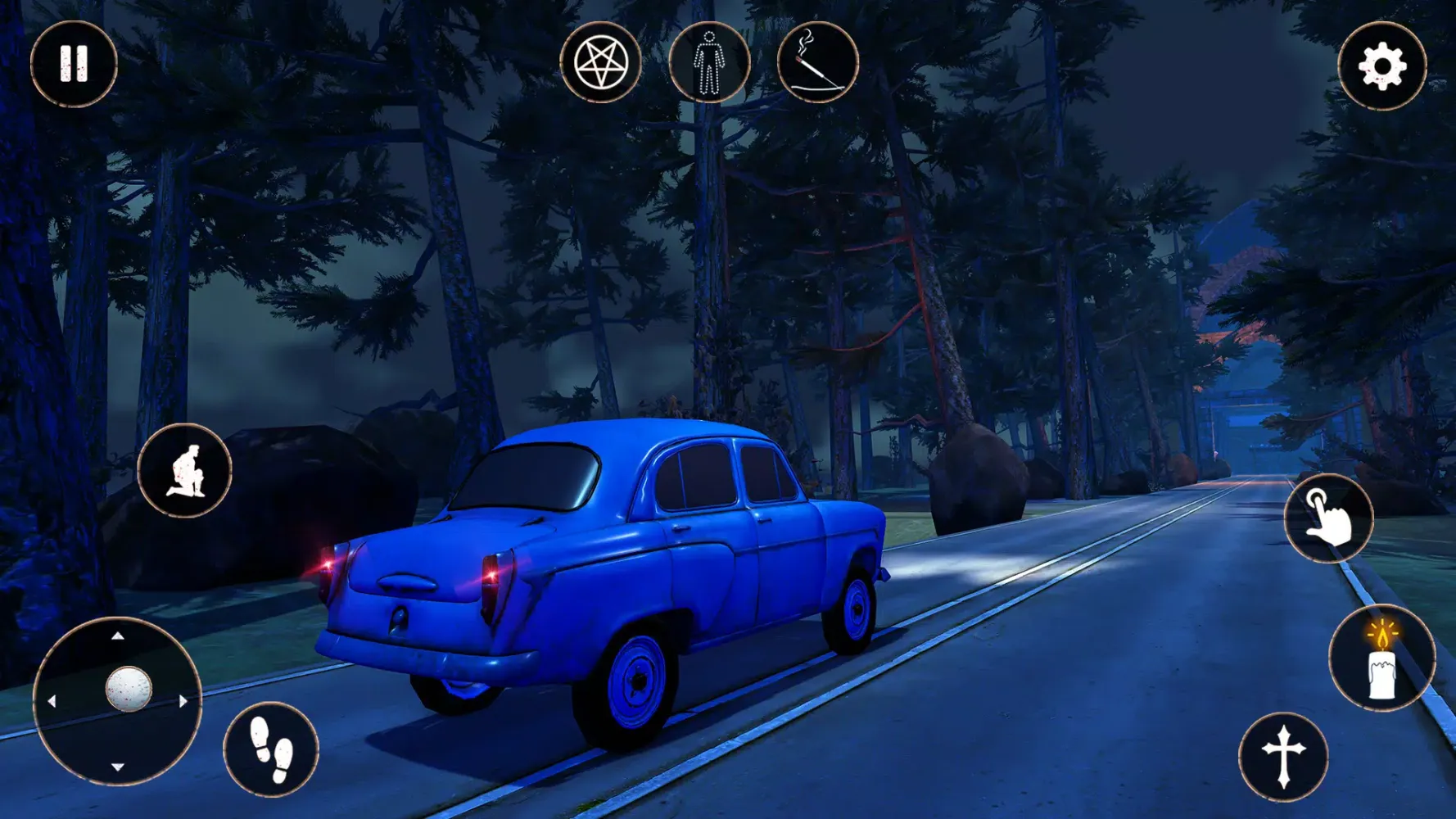The height and width of the screenshot is (819, 1456).
Task: Pause the game
Action: click(x=74, y=64)
